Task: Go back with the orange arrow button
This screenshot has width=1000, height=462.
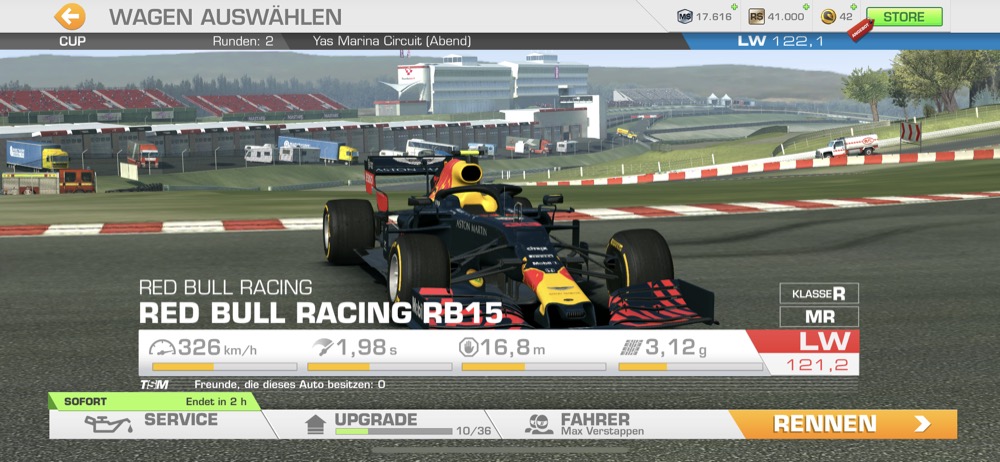Action: click(x=69, y=16)
